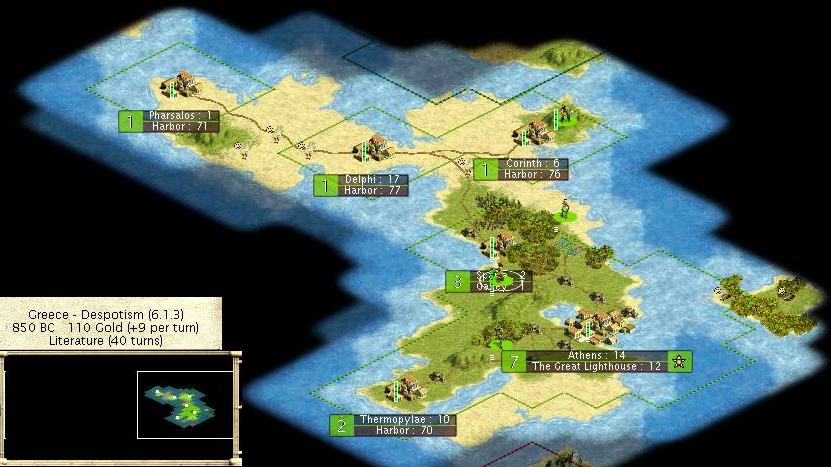Image resolution: width=831 pixels, height=467 pixels.
Task: Open the Thermopylae city label
Action: (404, 420)
